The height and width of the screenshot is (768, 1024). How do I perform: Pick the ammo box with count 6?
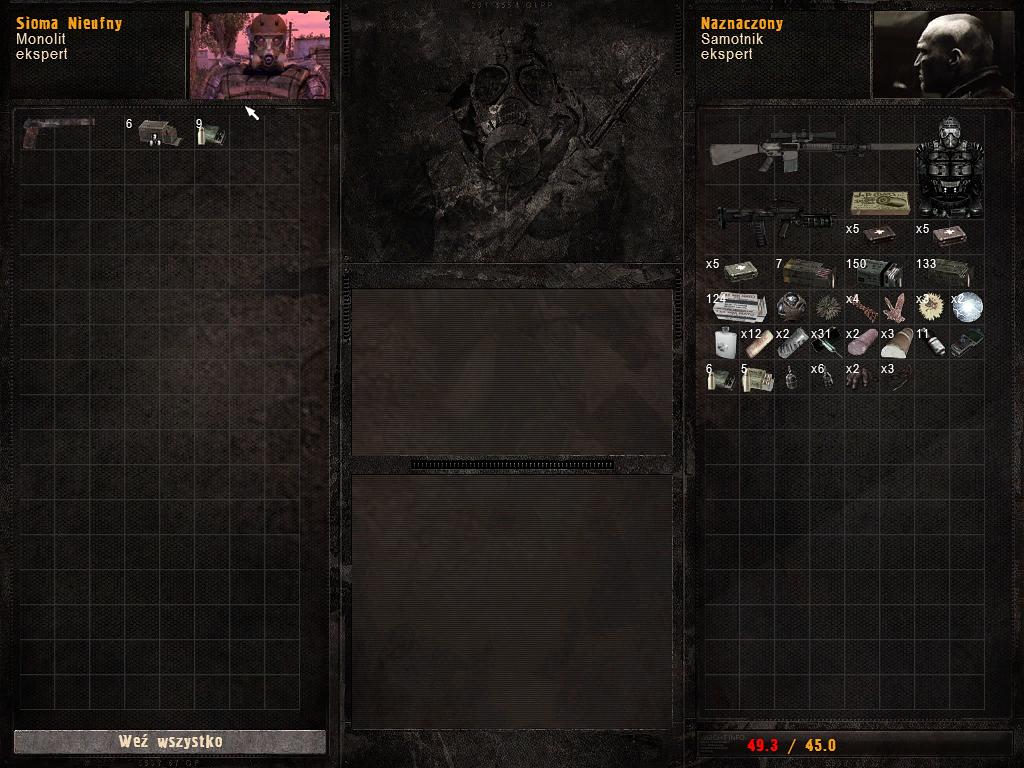tap(158, 133)
